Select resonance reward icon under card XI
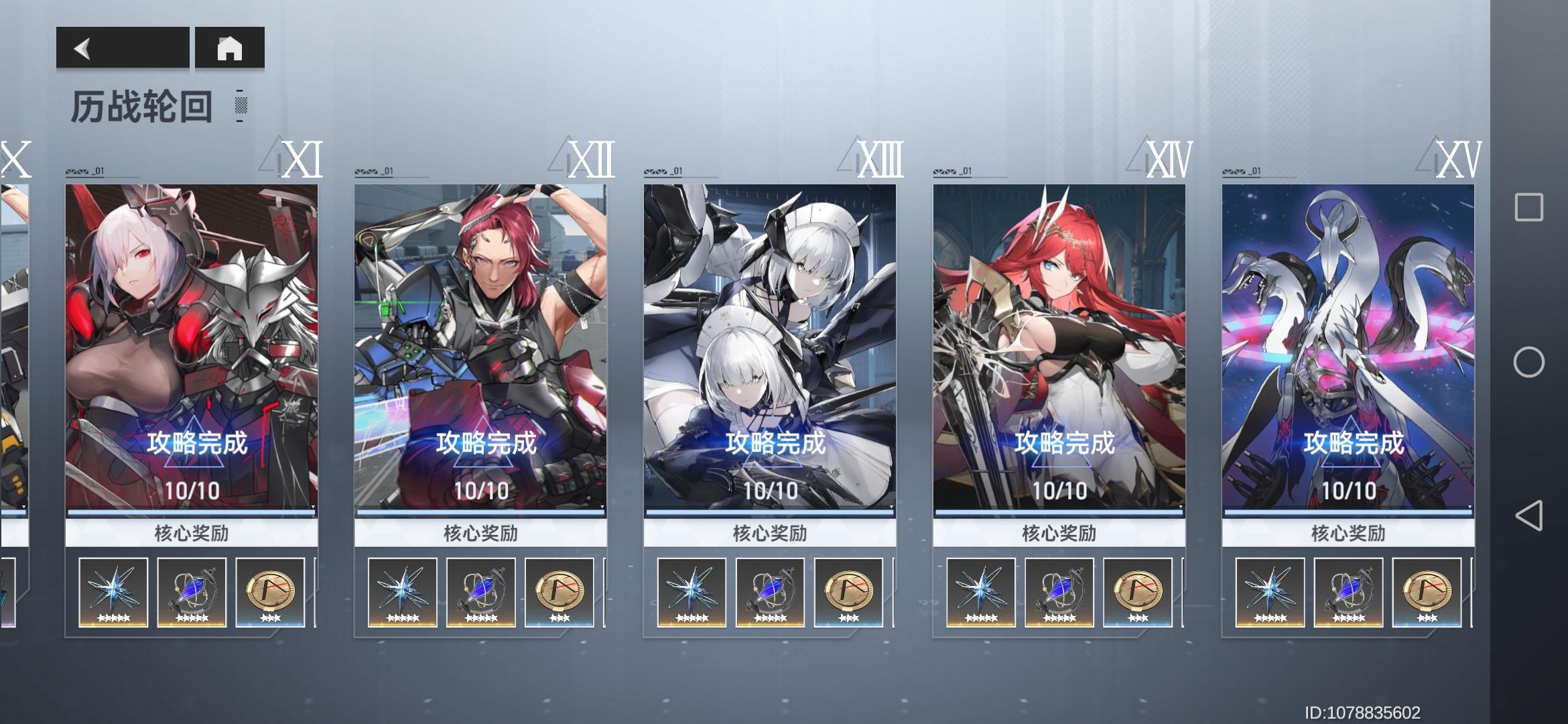This screenshot has height=724, width=1568. pyautogui.click(x=192, y=593)
